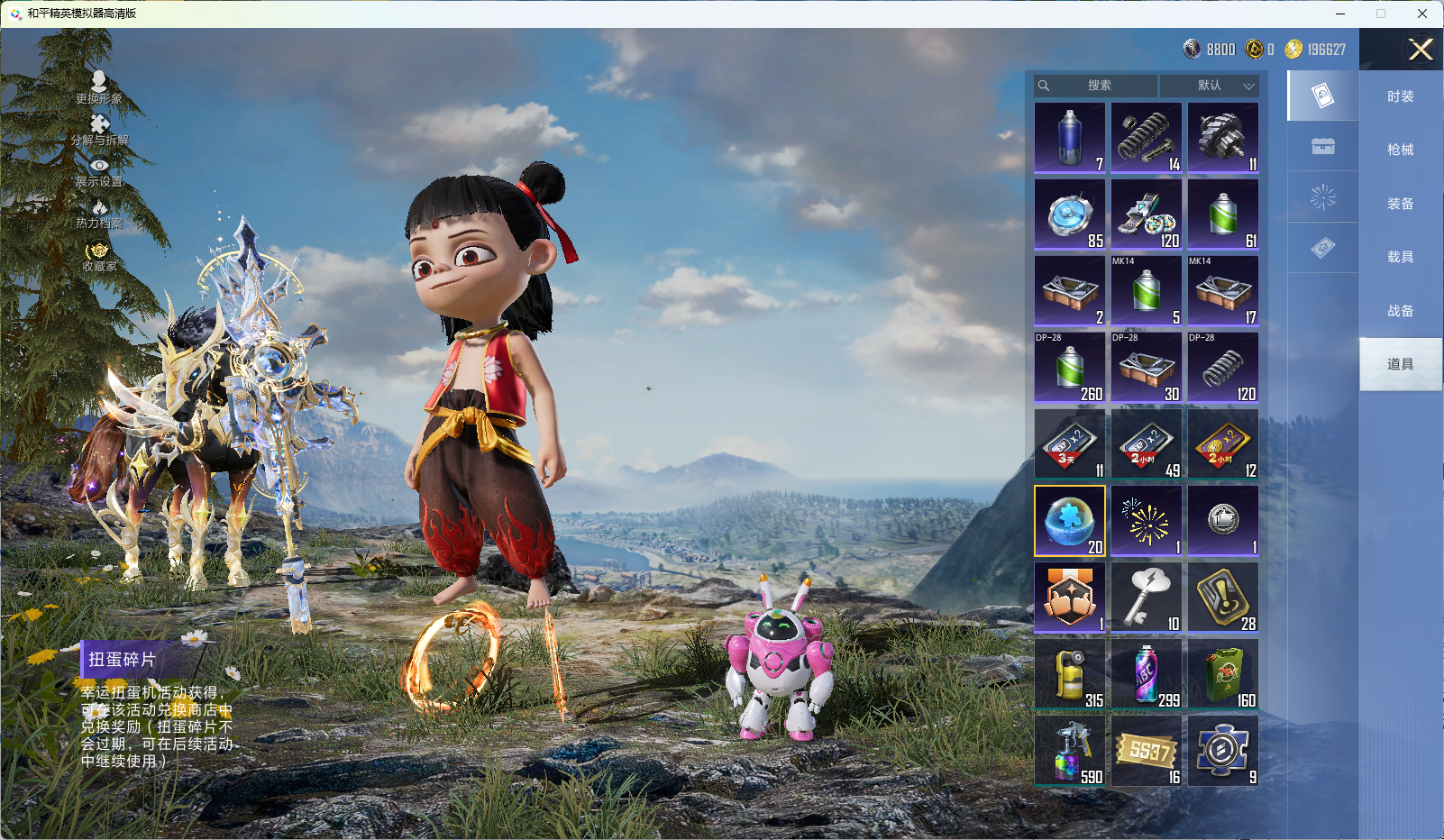Select the 装备 category tab
This screenshot has width=1444, height=840.
1400,204
